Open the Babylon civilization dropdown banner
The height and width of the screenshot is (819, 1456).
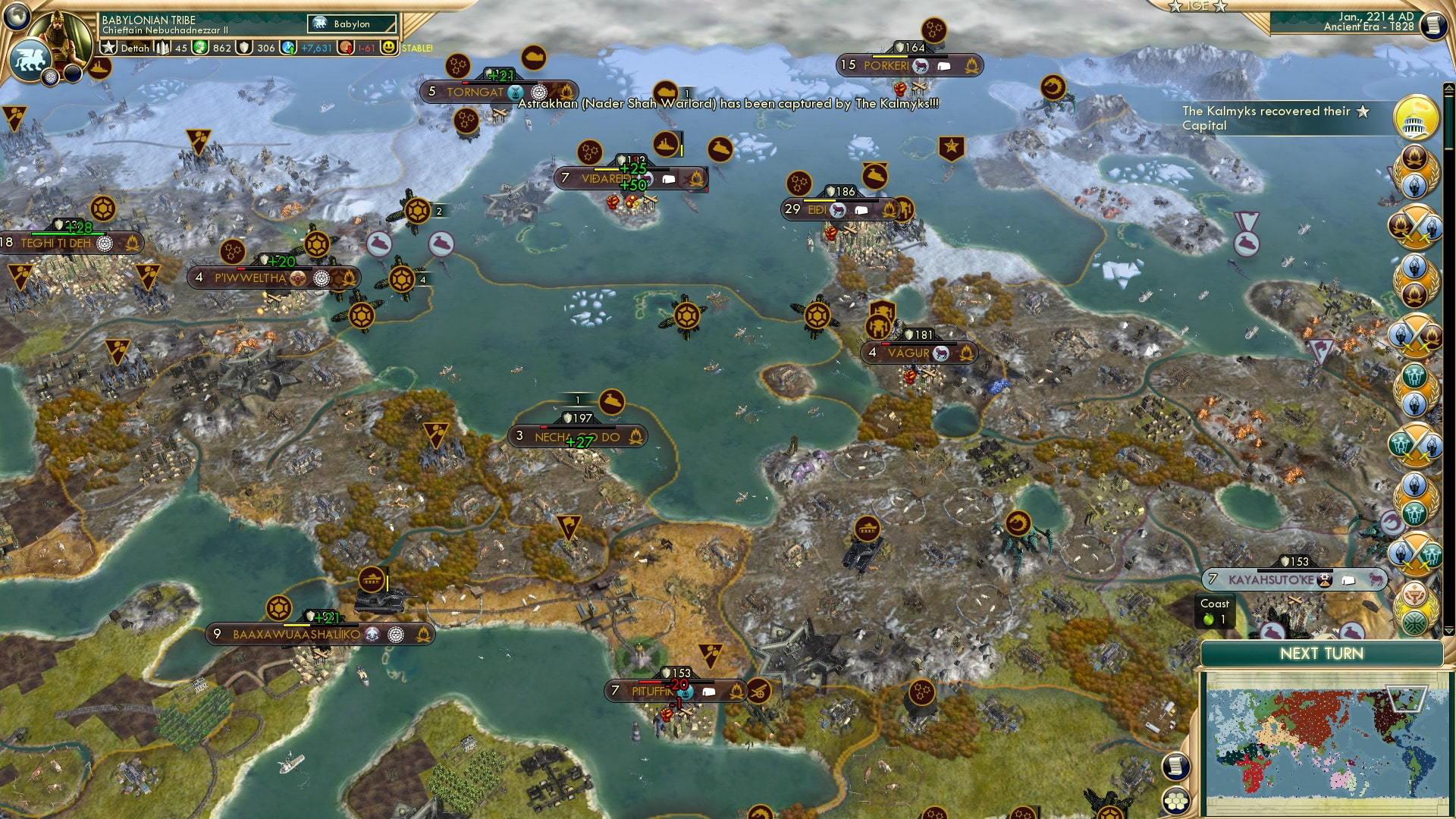pyautogui.click(x=351, y=24)
